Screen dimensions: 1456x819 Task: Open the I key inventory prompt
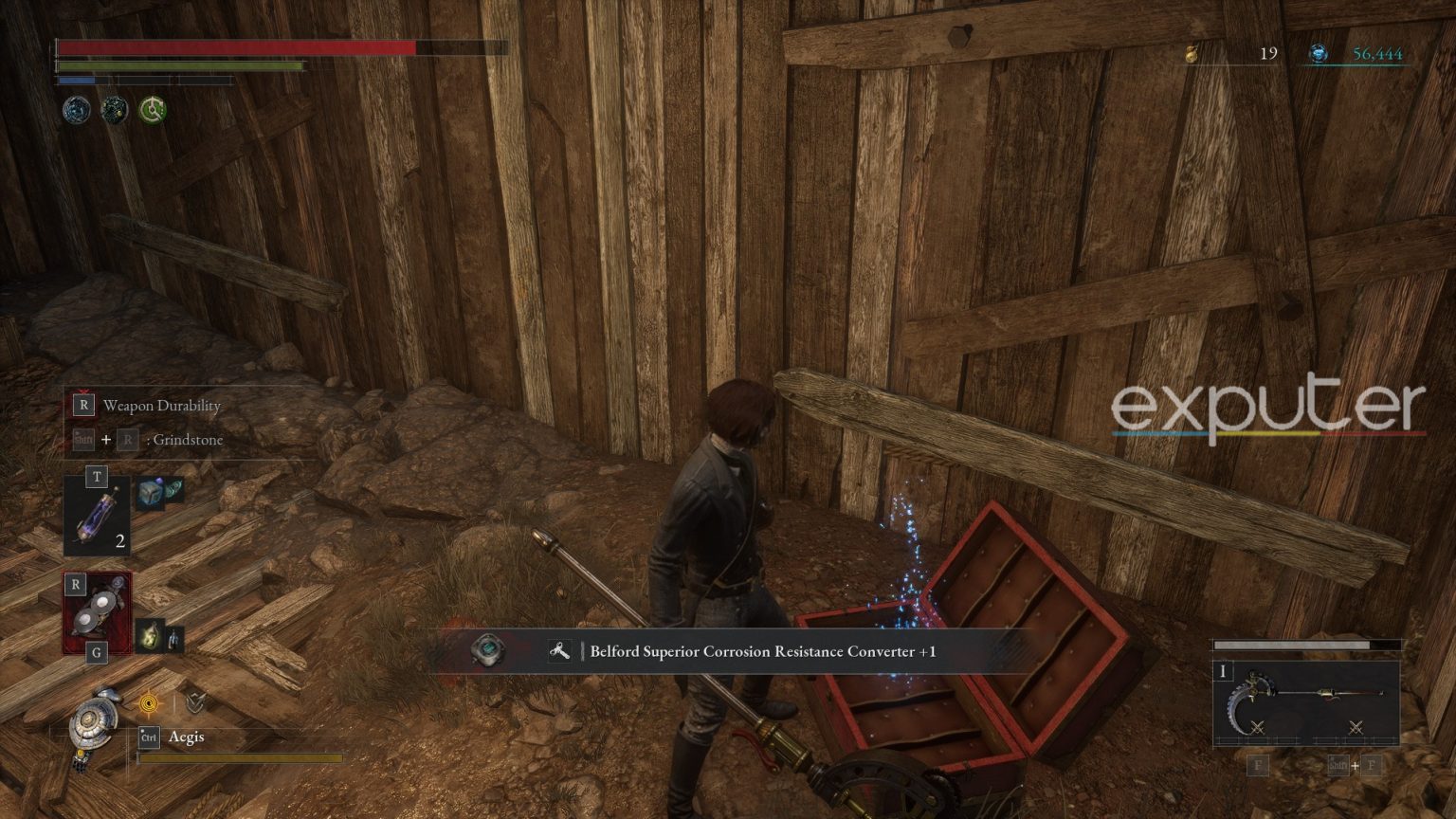tap(1223, 671)
